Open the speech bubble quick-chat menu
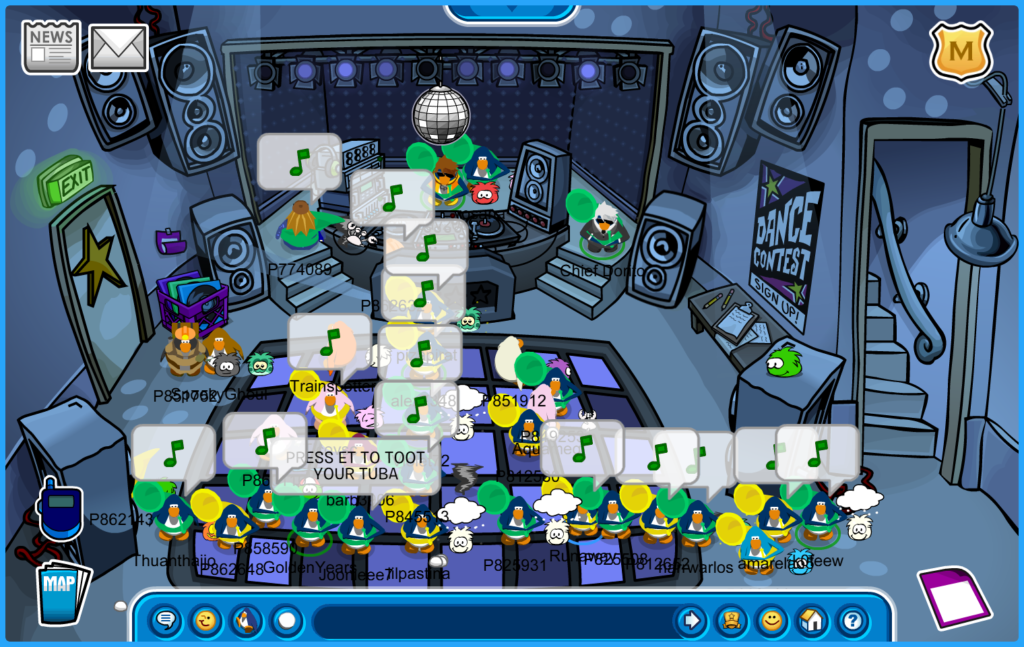Screen dimensions: 1024x647 point(167,621)
